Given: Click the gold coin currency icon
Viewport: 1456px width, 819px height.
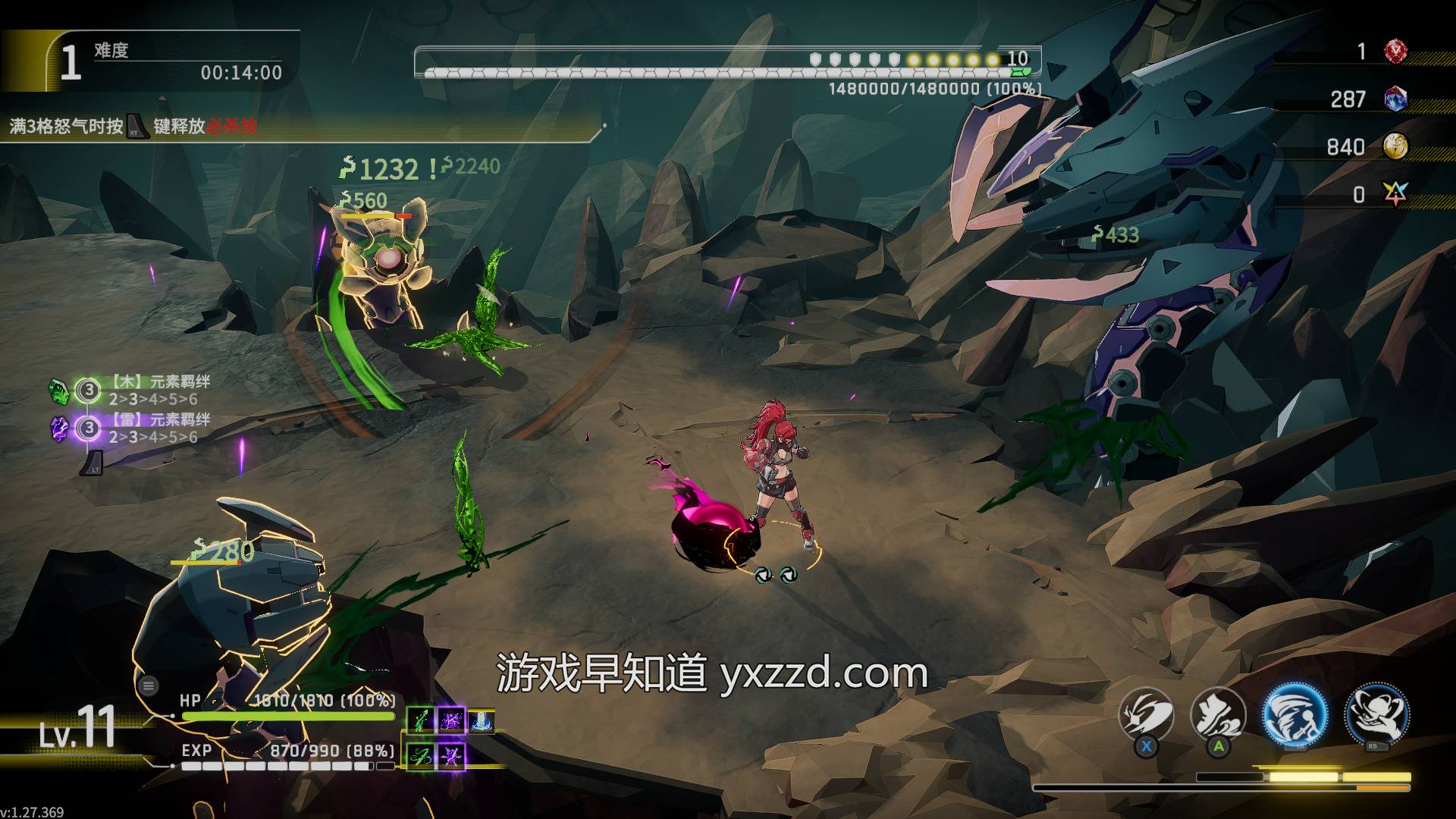Looking at the screenshot, I should tap(1395, 146).
